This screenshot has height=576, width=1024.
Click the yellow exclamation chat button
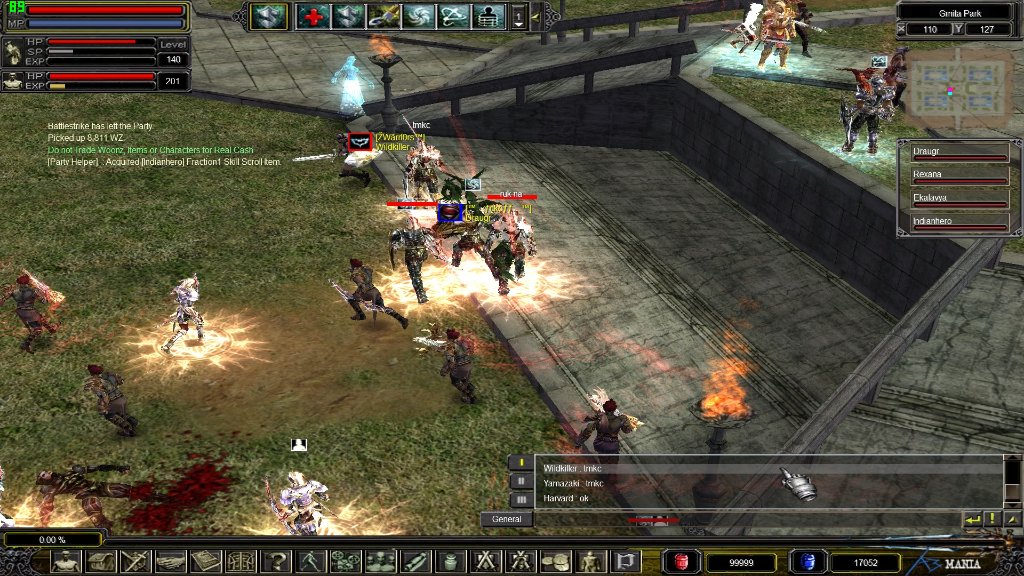(x=991, y=519)
